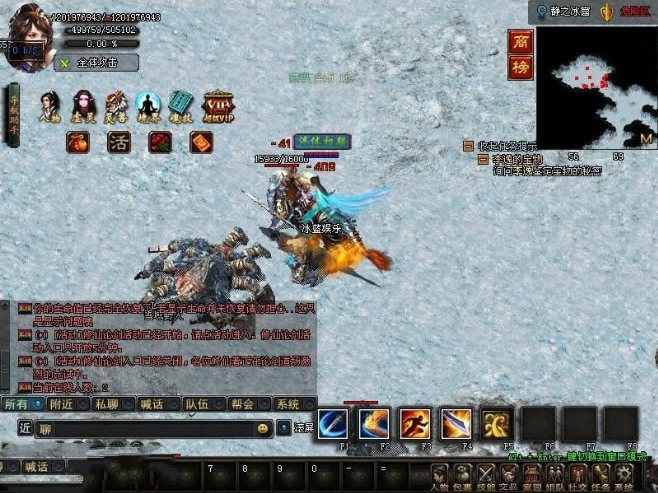Activate the F1 blue slash skill
The height and width of the screenshot is (493, 658).
pyautogui.click(x=333, y=423)
